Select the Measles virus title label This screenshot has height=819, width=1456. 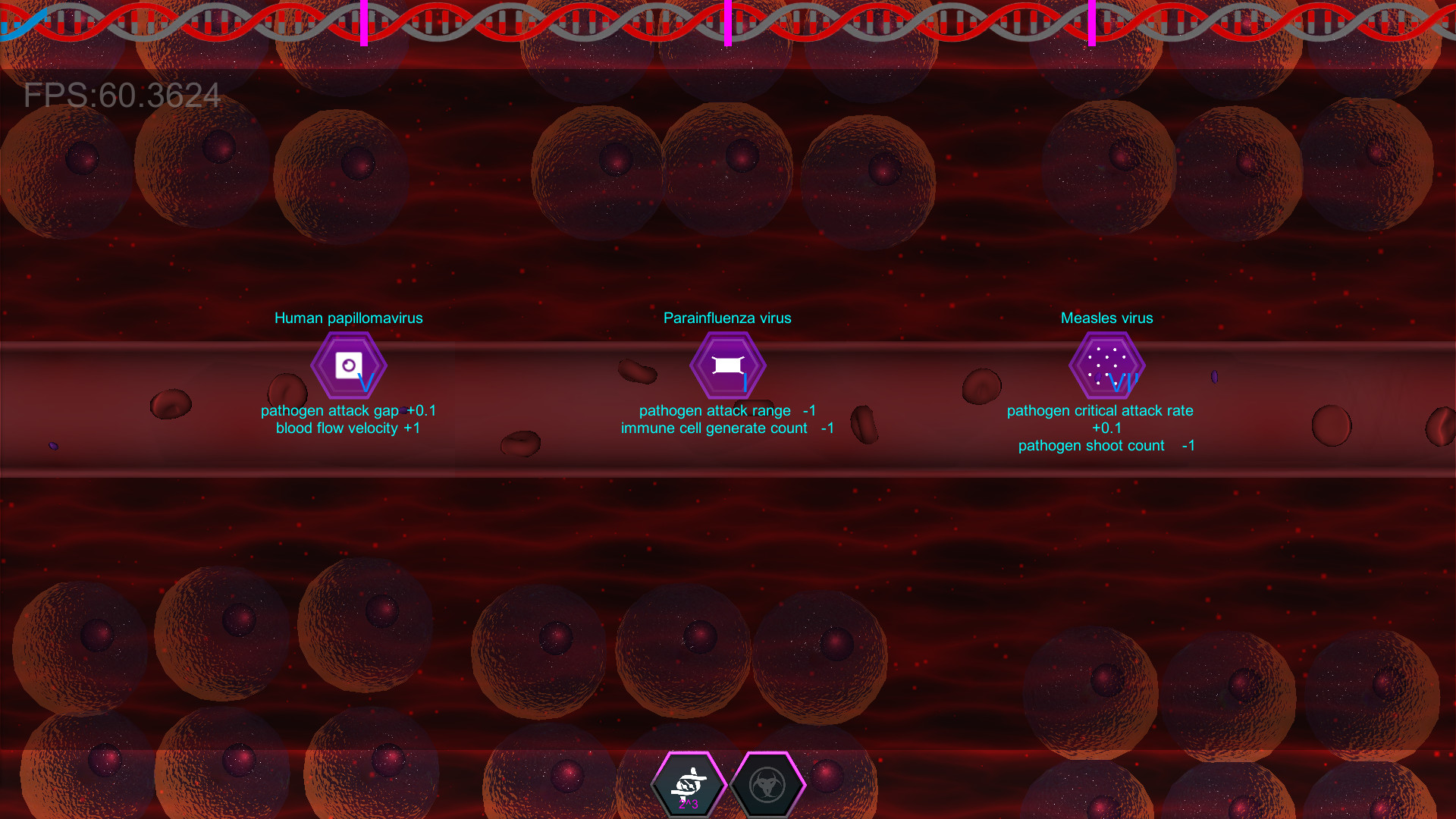click(1106, 318)
